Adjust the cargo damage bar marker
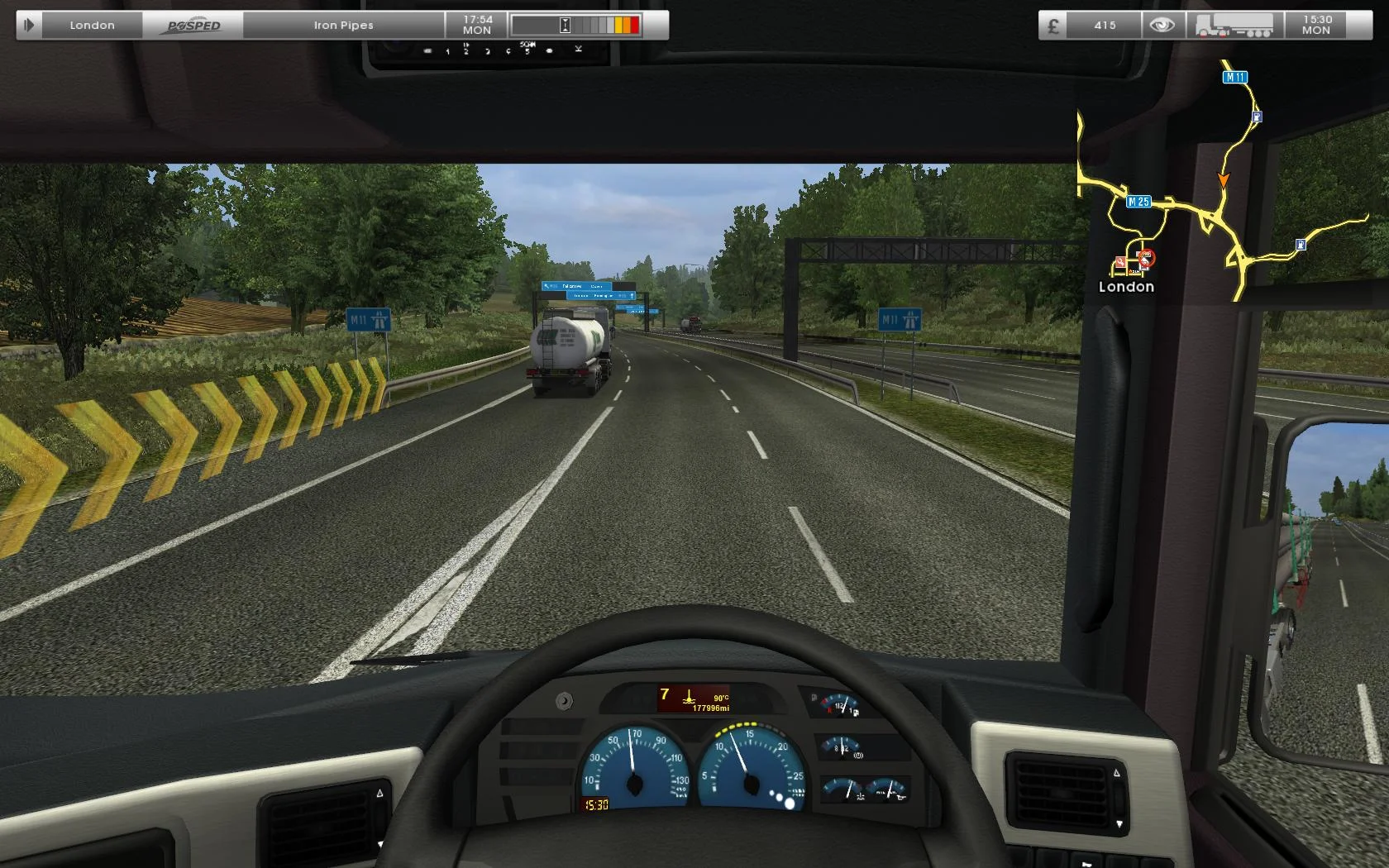Screen dimensions: 1389x868 (x=565, y=25)
